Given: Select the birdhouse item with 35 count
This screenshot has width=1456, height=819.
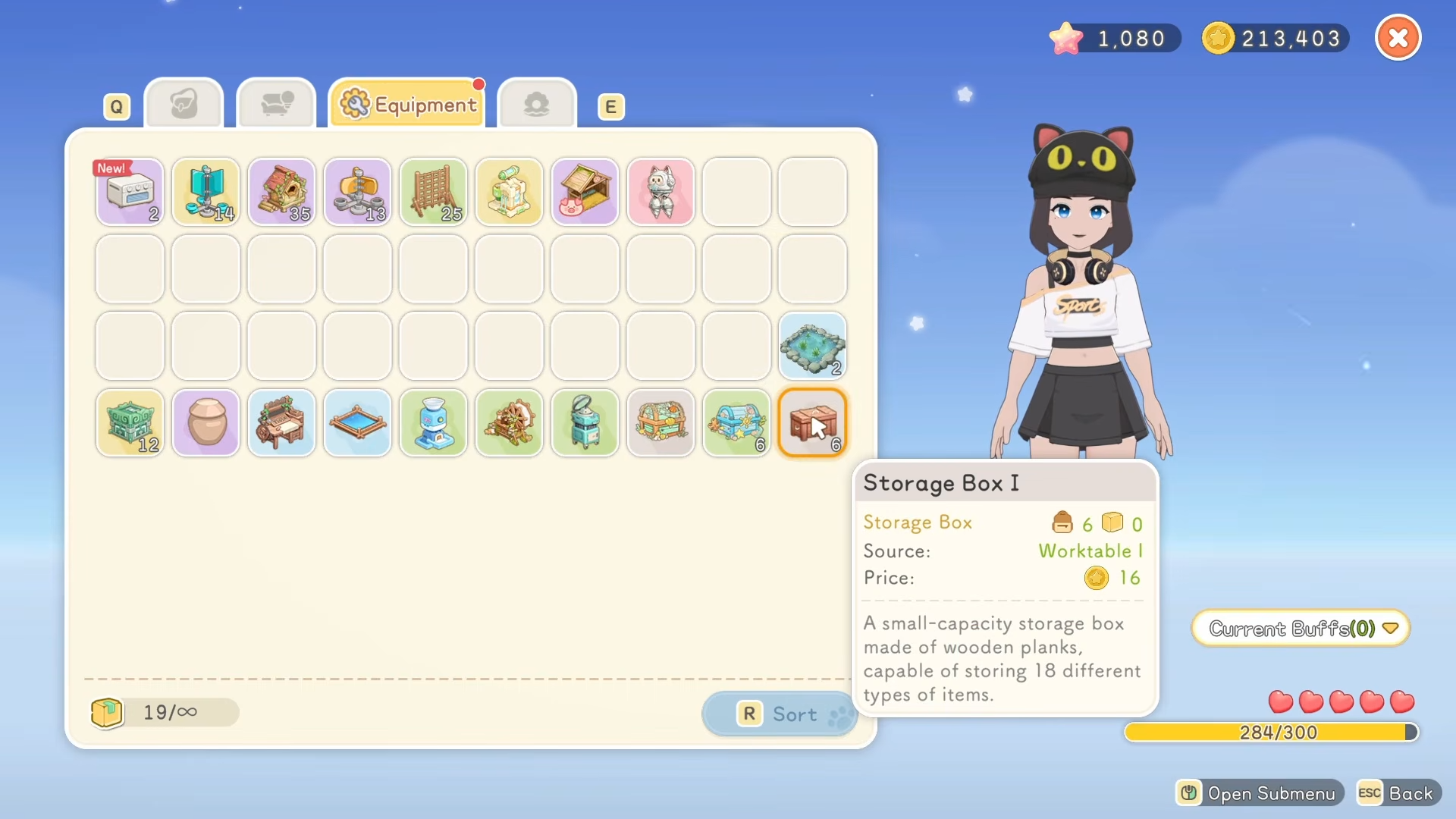Looking at the screenshot, I should point(281,192).
